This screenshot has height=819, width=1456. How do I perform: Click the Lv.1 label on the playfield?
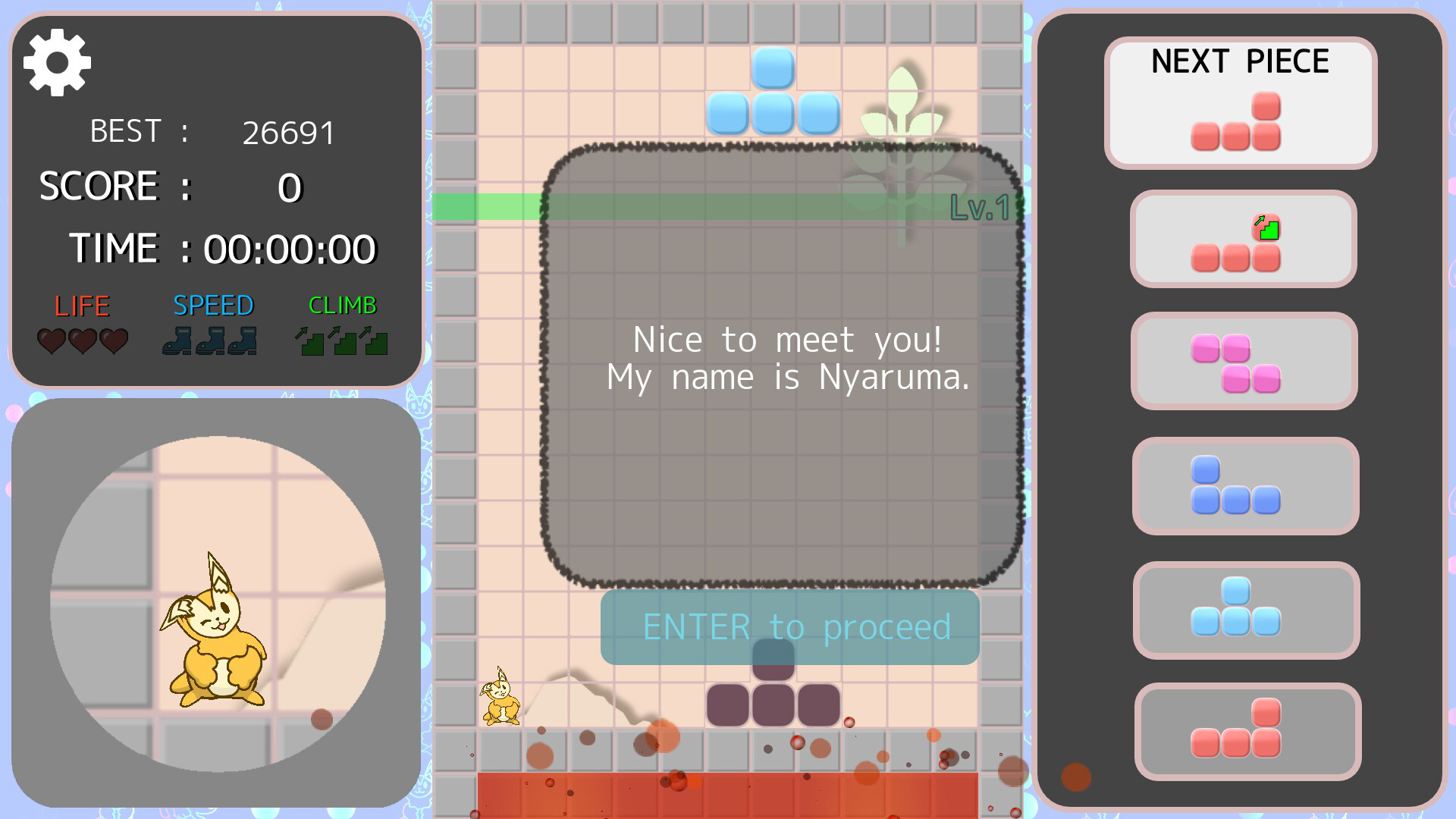coord(979,207)
